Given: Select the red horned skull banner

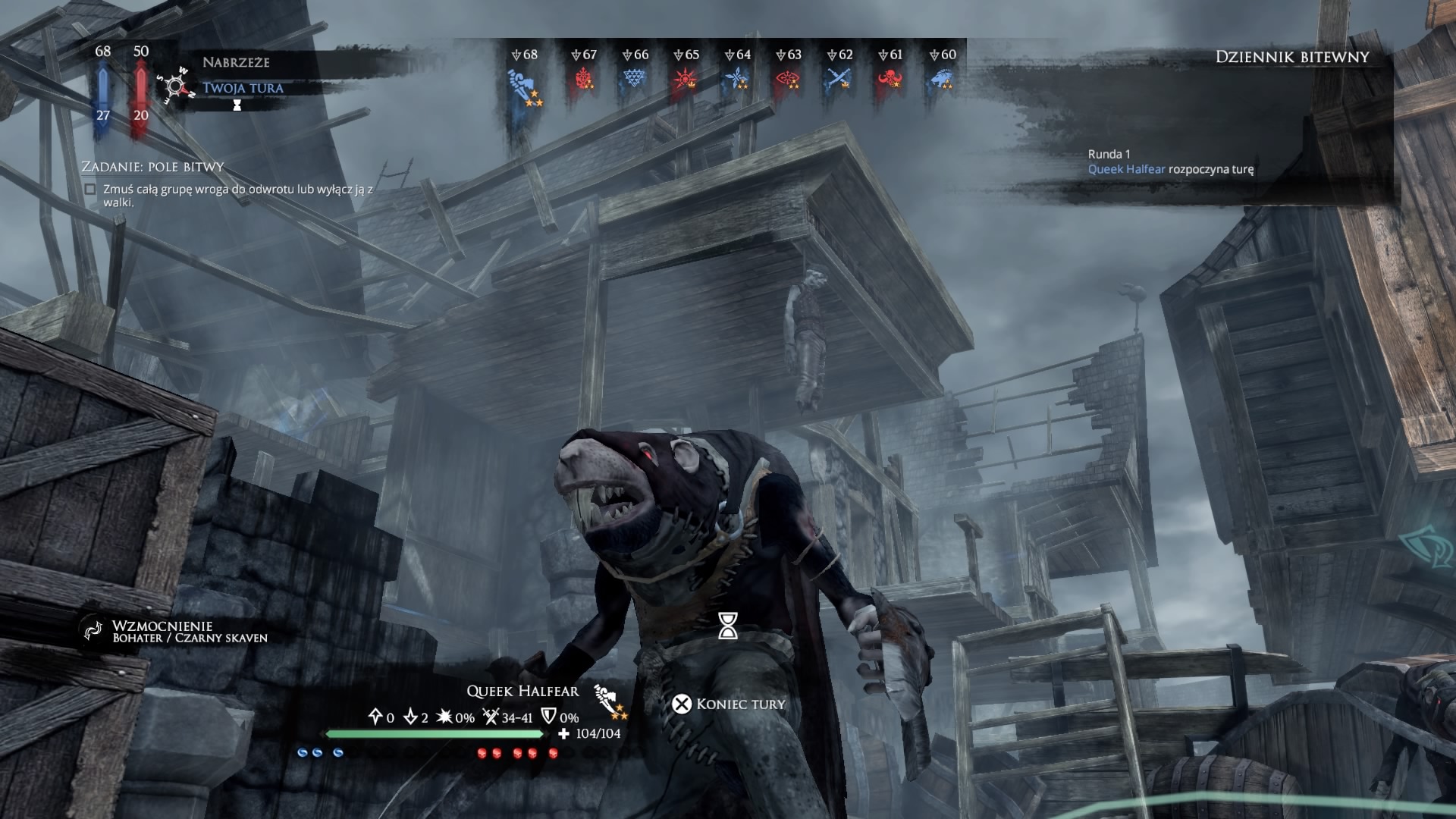Looking at the screenshot, I should (x=890, y=79).
